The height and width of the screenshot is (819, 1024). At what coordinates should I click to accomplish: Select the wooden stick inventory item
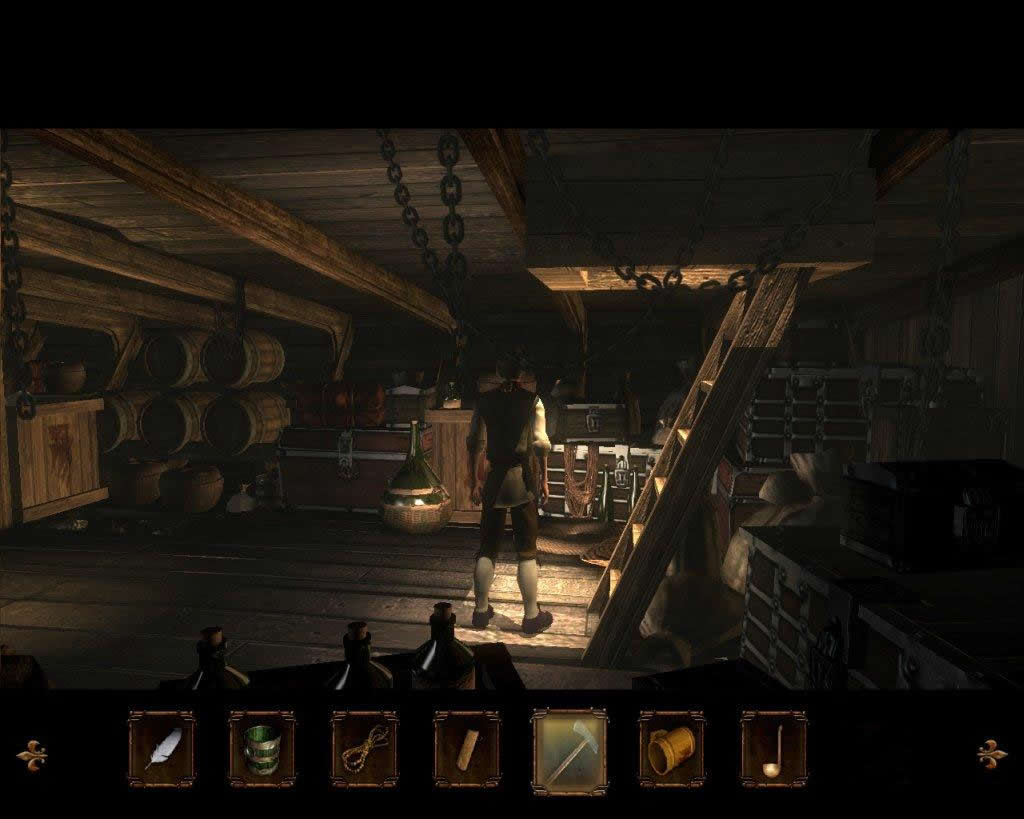click(x=467, y=749)
